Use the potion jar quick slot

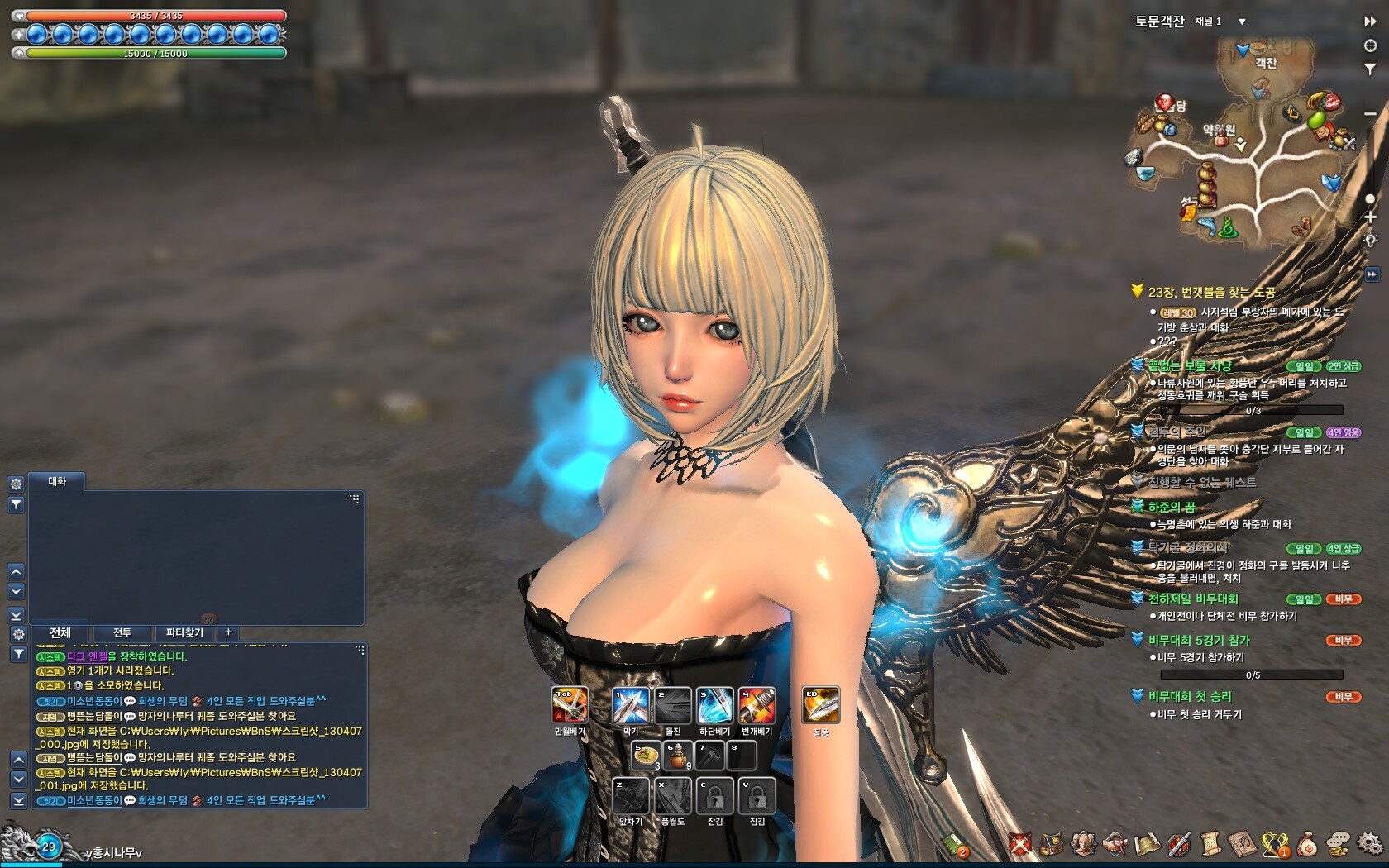[678, 755]
